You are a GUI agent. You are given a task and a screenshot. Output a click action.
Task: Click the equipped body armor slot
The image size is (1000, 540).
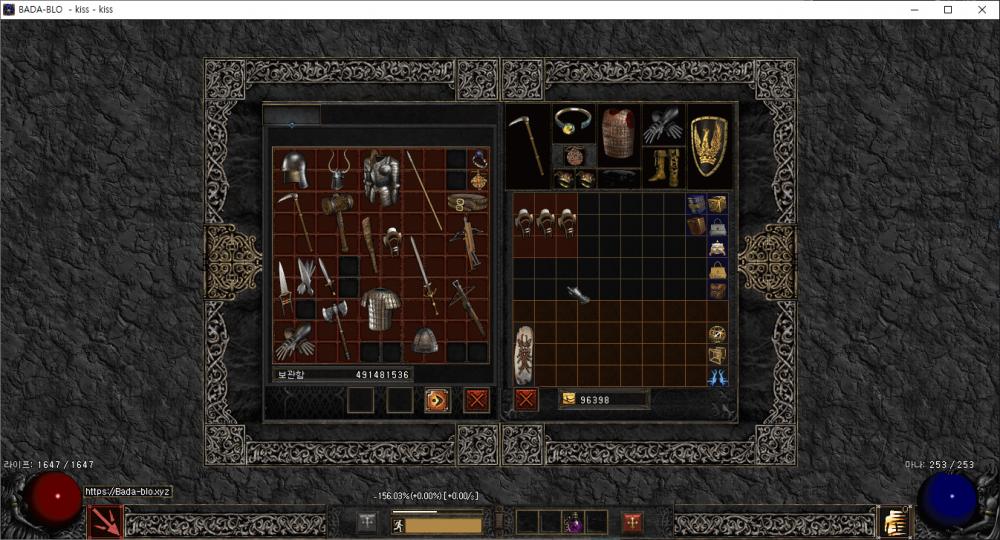click(618, 131)
